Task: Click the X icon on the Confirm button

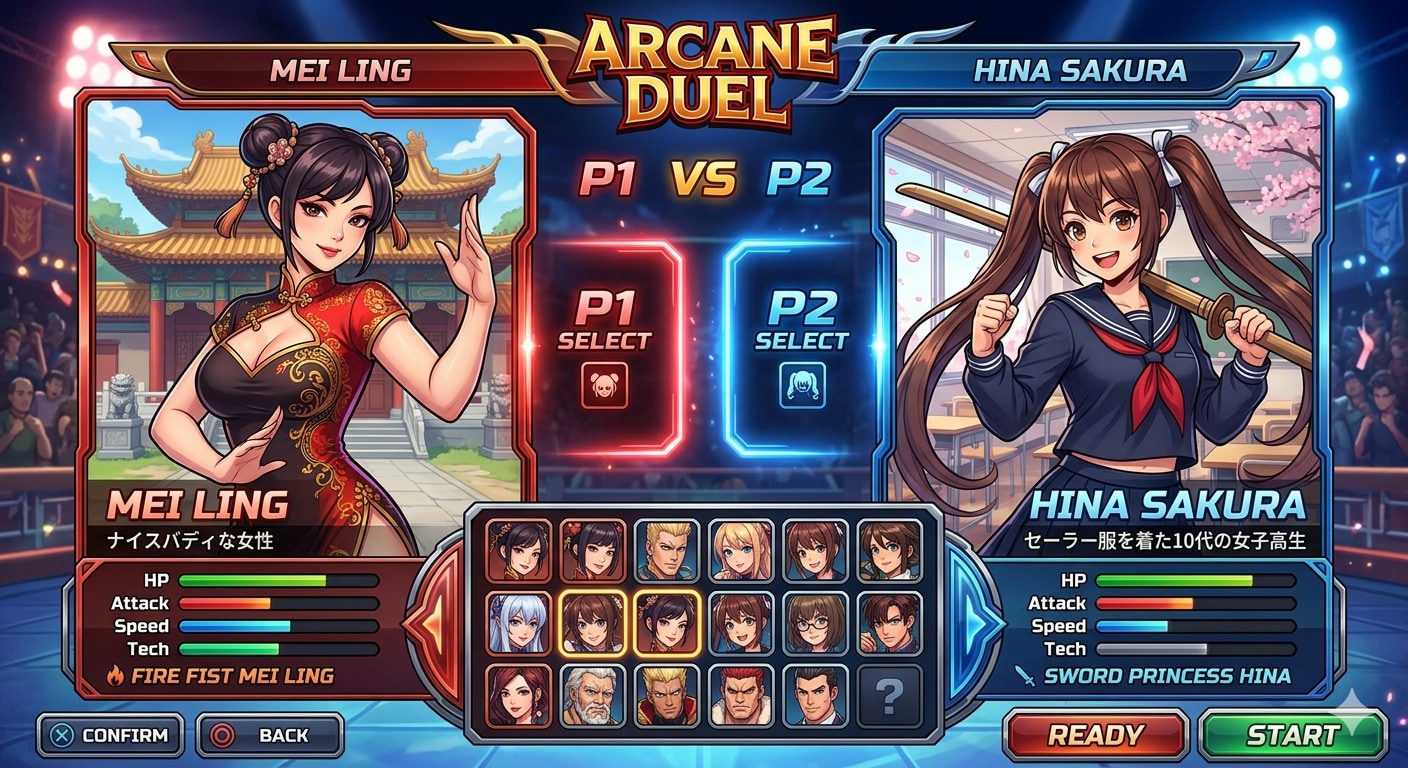Action: pos(59,735)
